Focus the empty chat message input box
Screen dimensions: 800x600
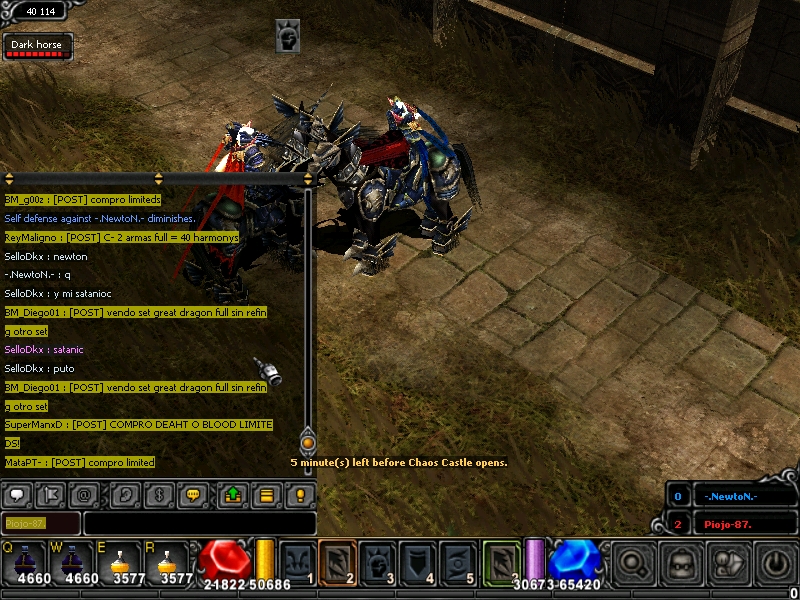point(199,523)
